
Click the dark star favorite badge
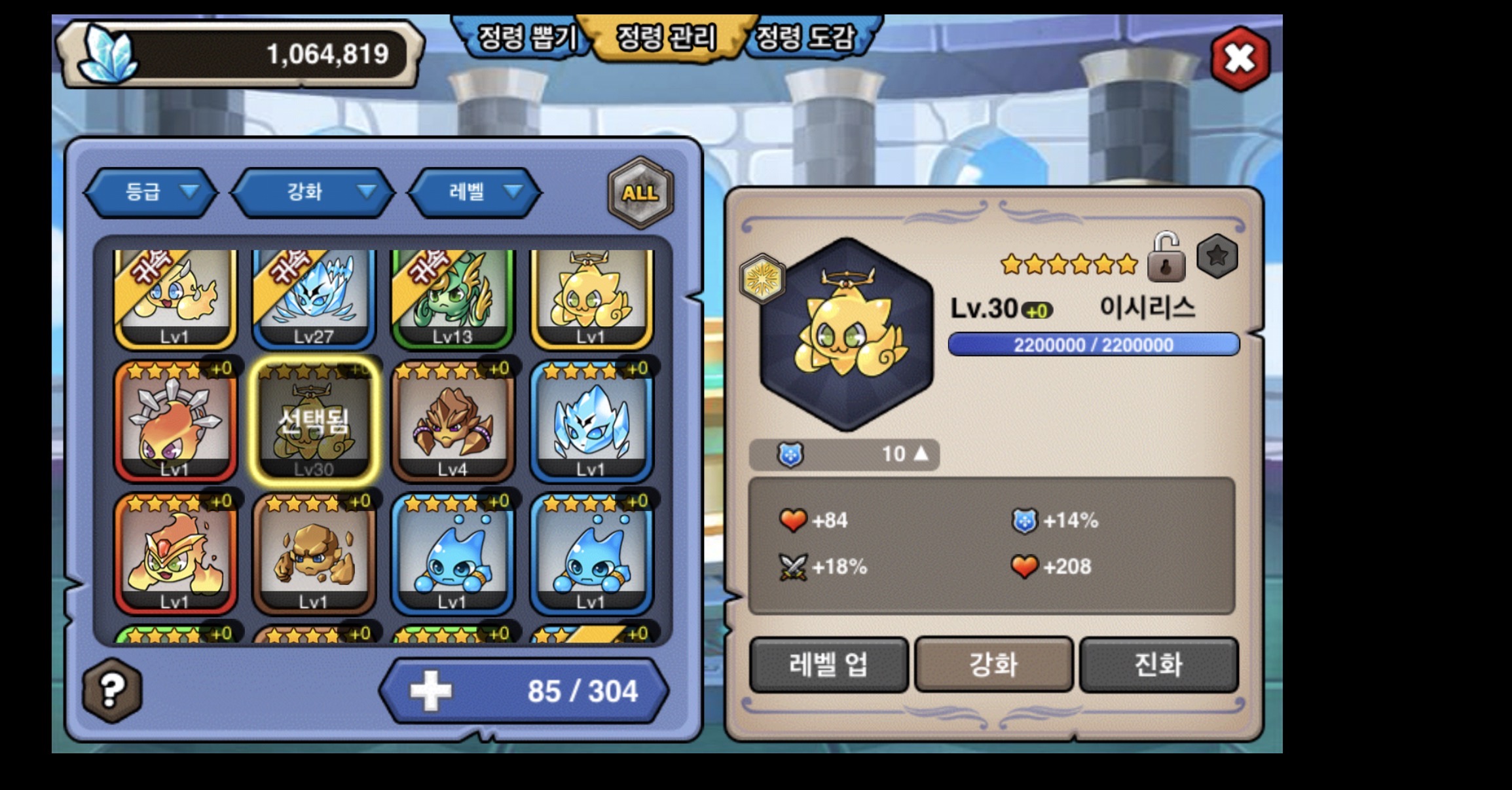pyautogui.click(x=1217, y=256)
